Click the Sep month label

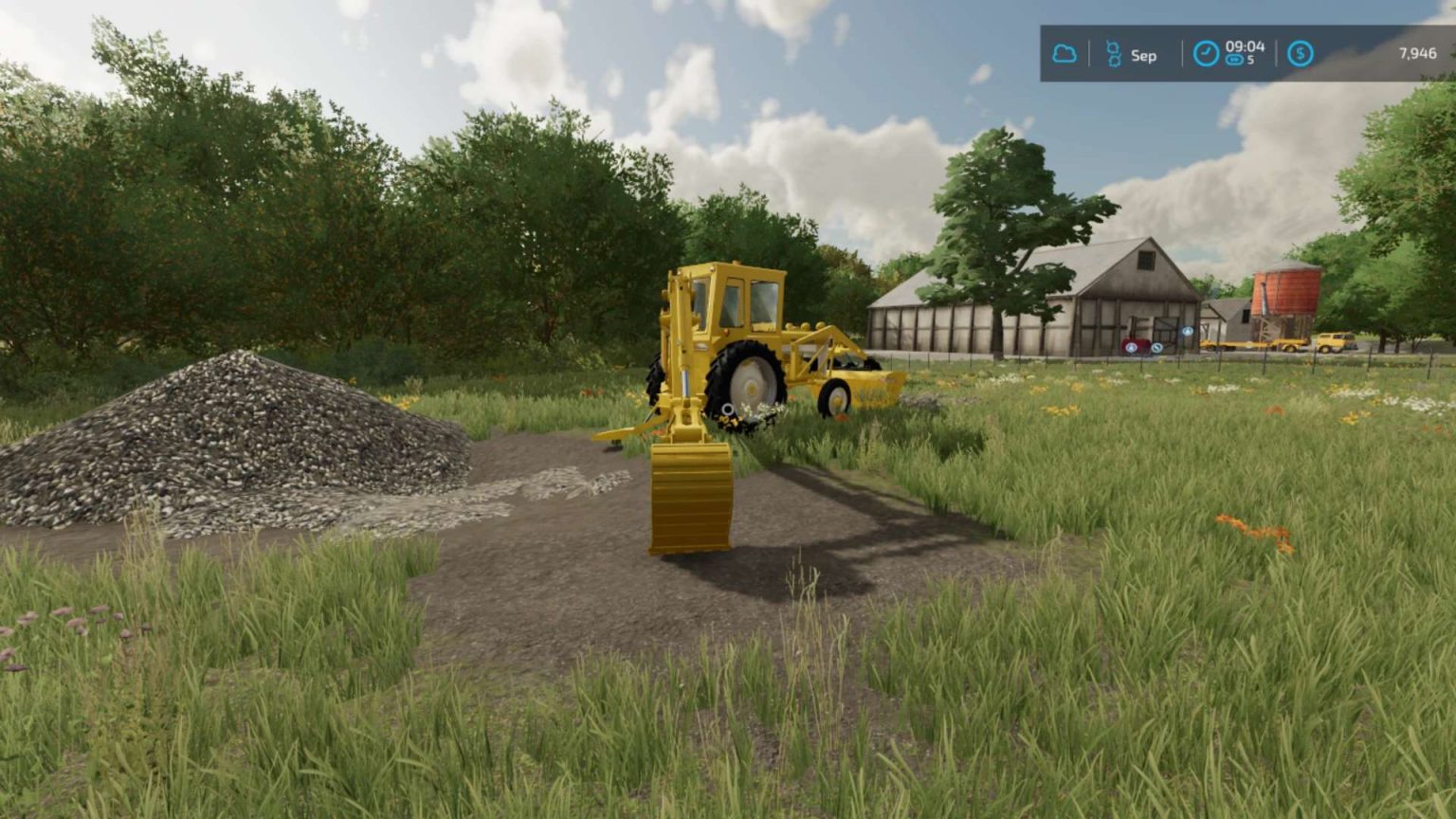click(1143, 56)
